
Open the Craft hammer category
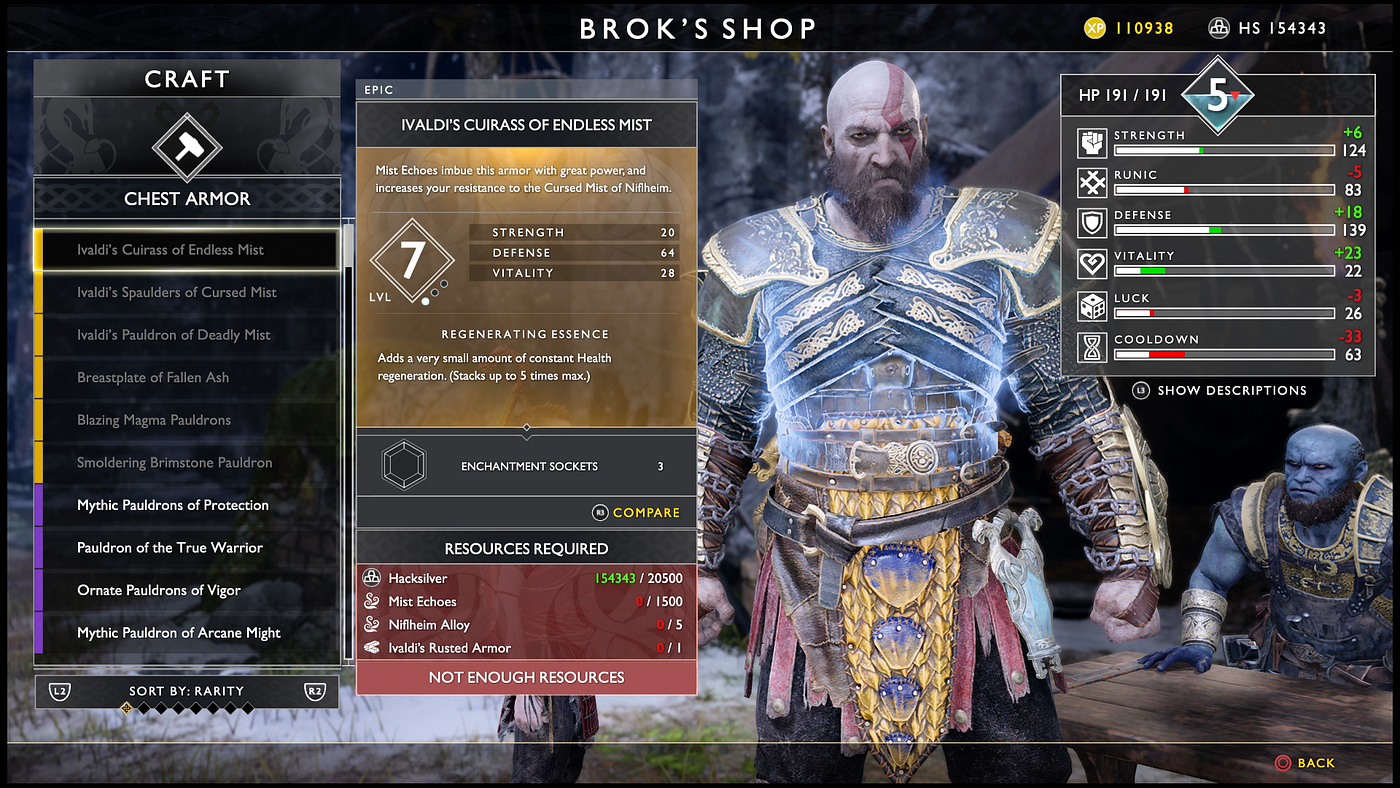tap(187, 146)
